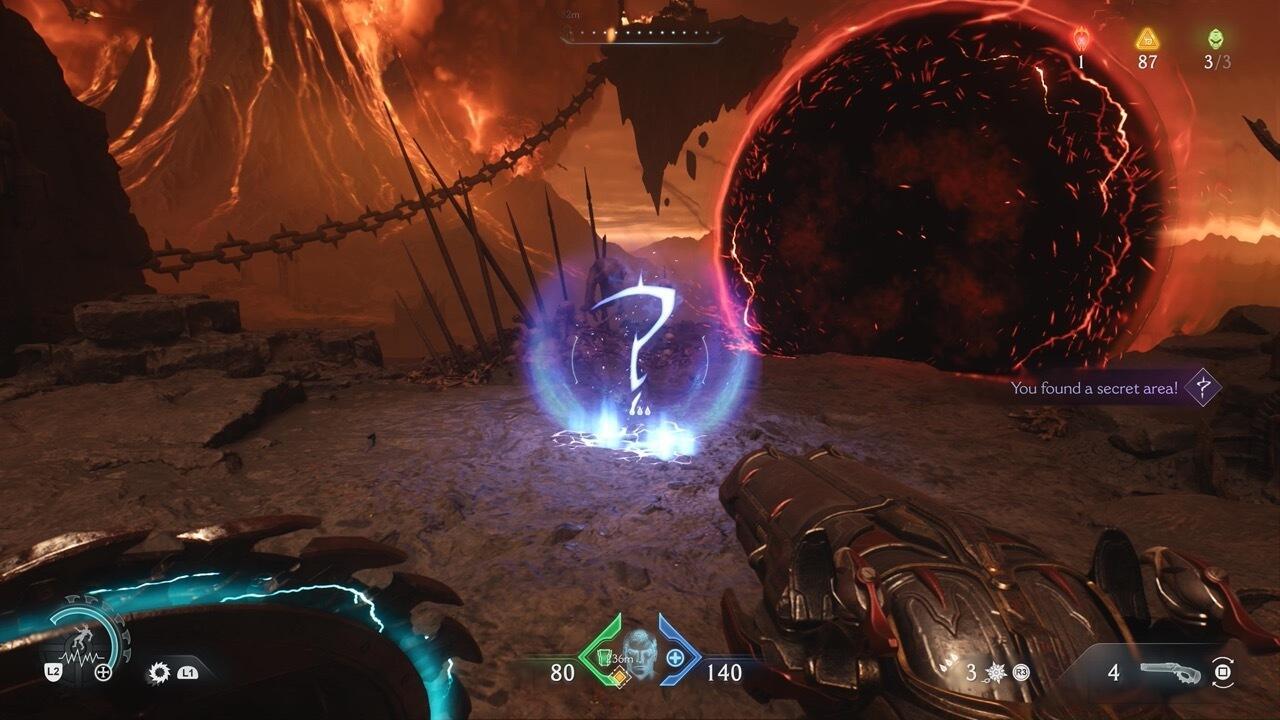Screen dimensions: 1280x720
Task: Choose the equipped shotgun weapon icon
Action: [1175, 673]
